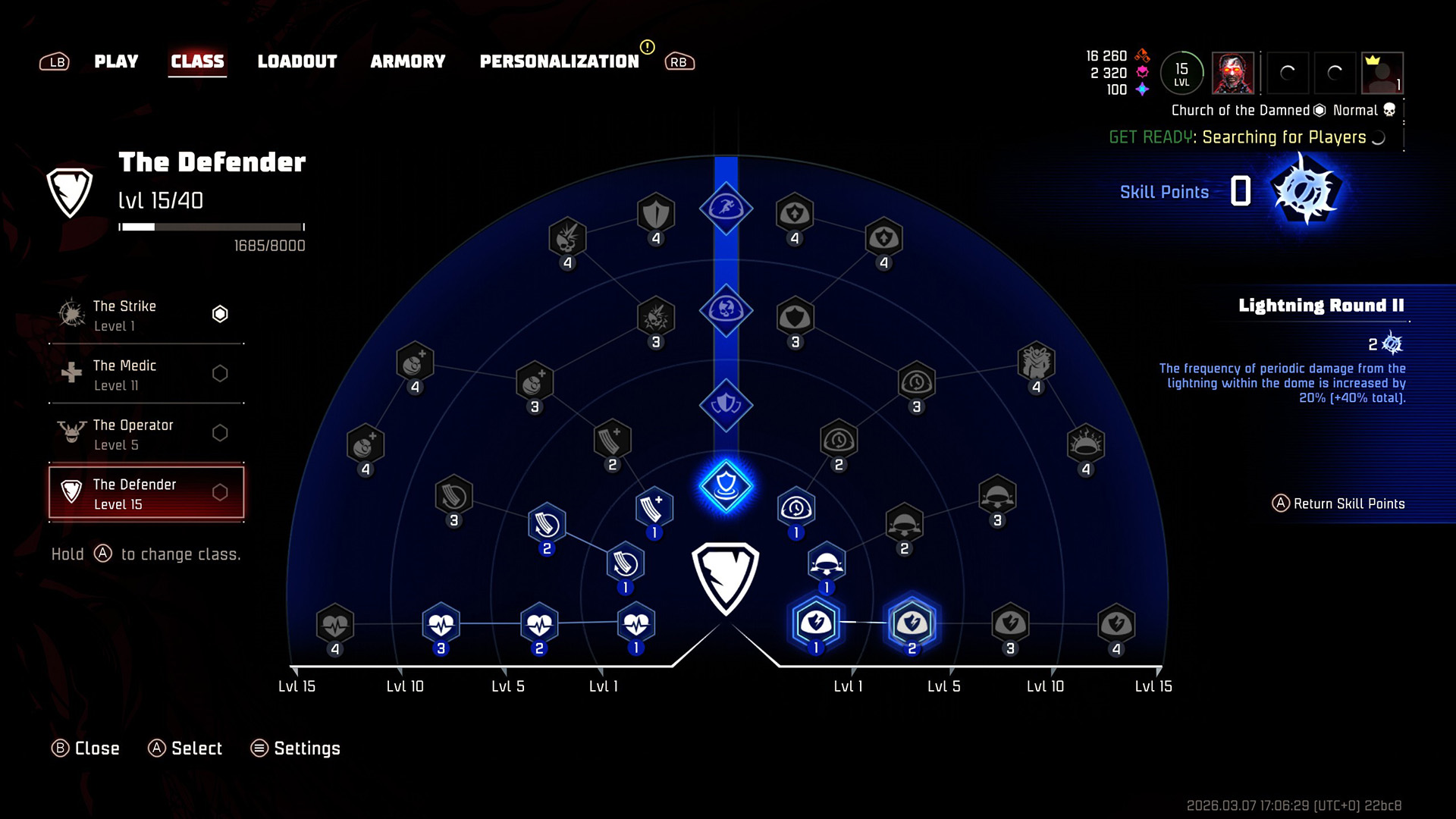
Task: Select The Medic class selection diamond
Action: tap(220, 373)
